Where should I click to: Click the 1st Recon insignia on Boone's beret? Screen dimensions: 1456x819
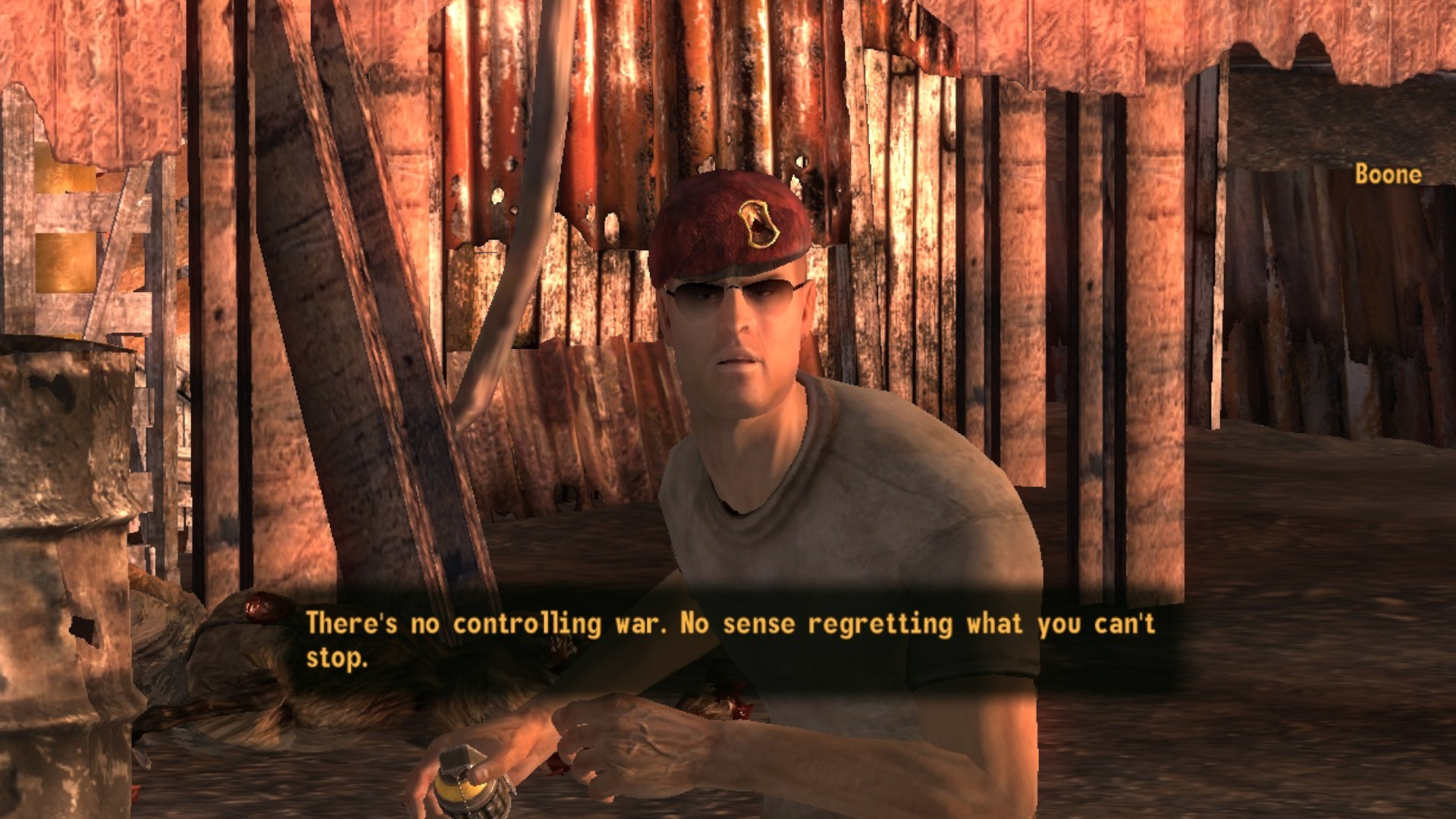click(x=758, y=225)
